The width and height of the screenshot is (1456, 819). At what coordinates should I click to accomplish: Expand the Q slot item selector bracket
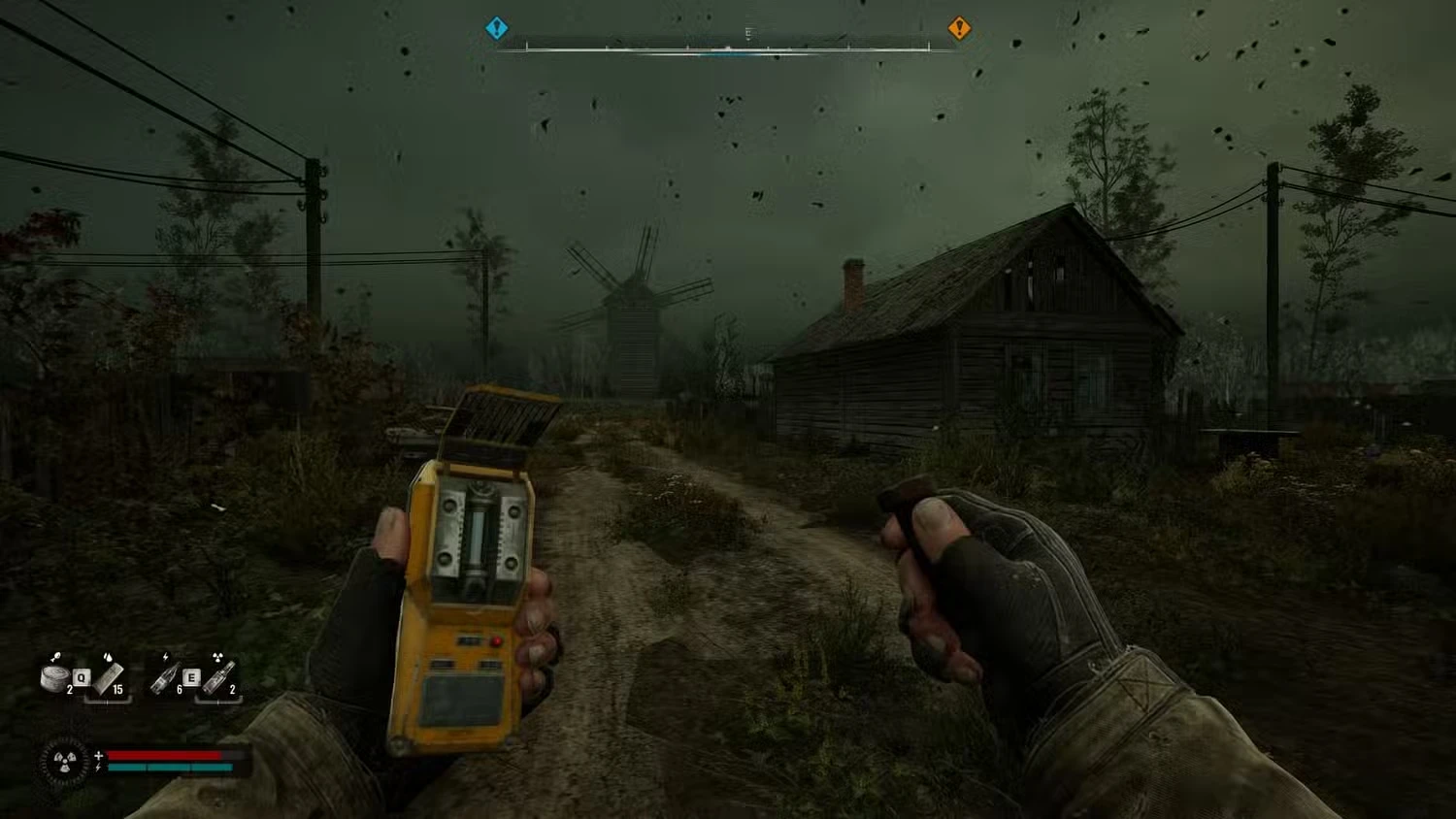[x=108, y=700]
